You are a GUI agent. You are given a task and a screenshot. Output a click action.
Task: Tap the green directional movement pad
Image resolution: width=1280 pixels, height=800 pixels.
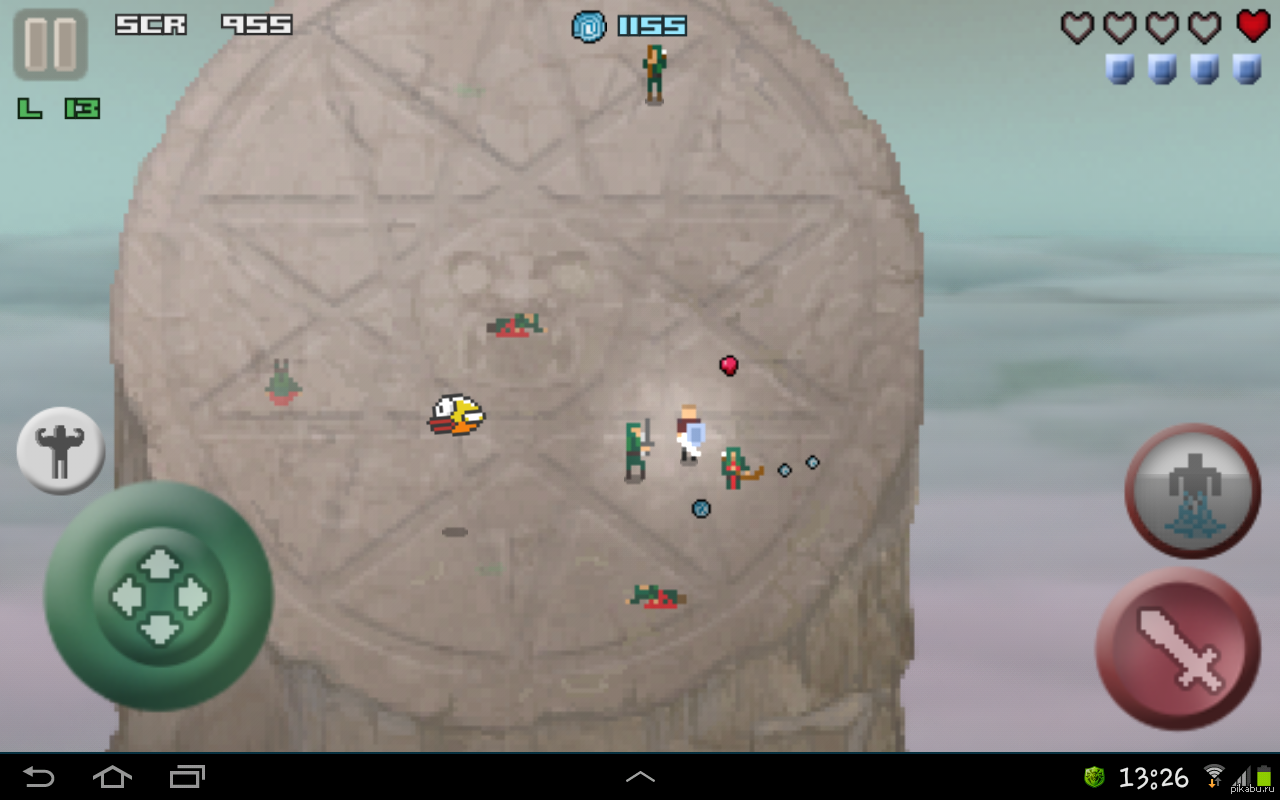point(158,596)
